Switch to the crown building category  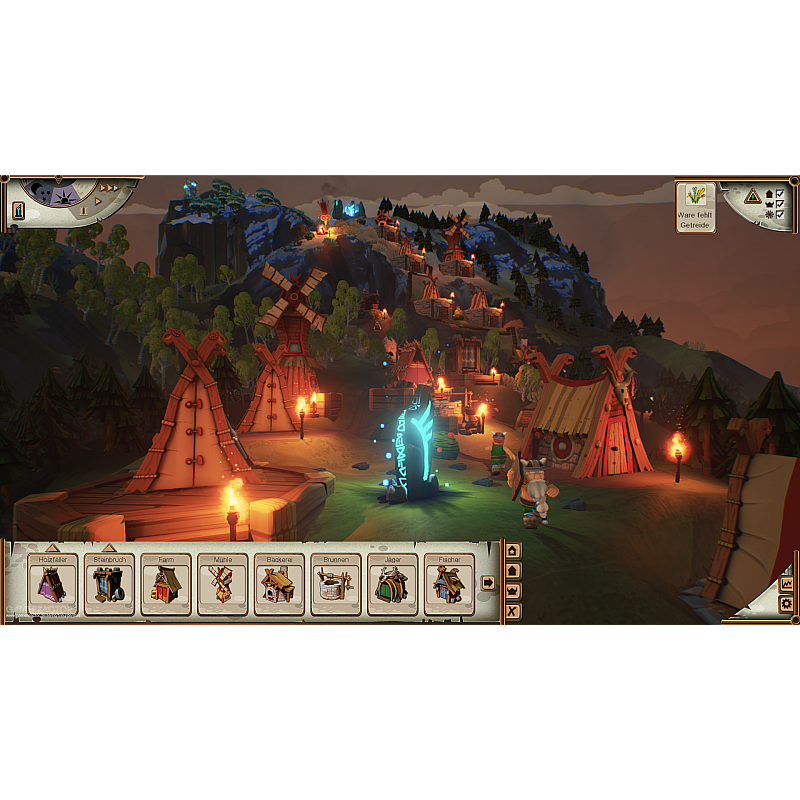pos(513,591)
